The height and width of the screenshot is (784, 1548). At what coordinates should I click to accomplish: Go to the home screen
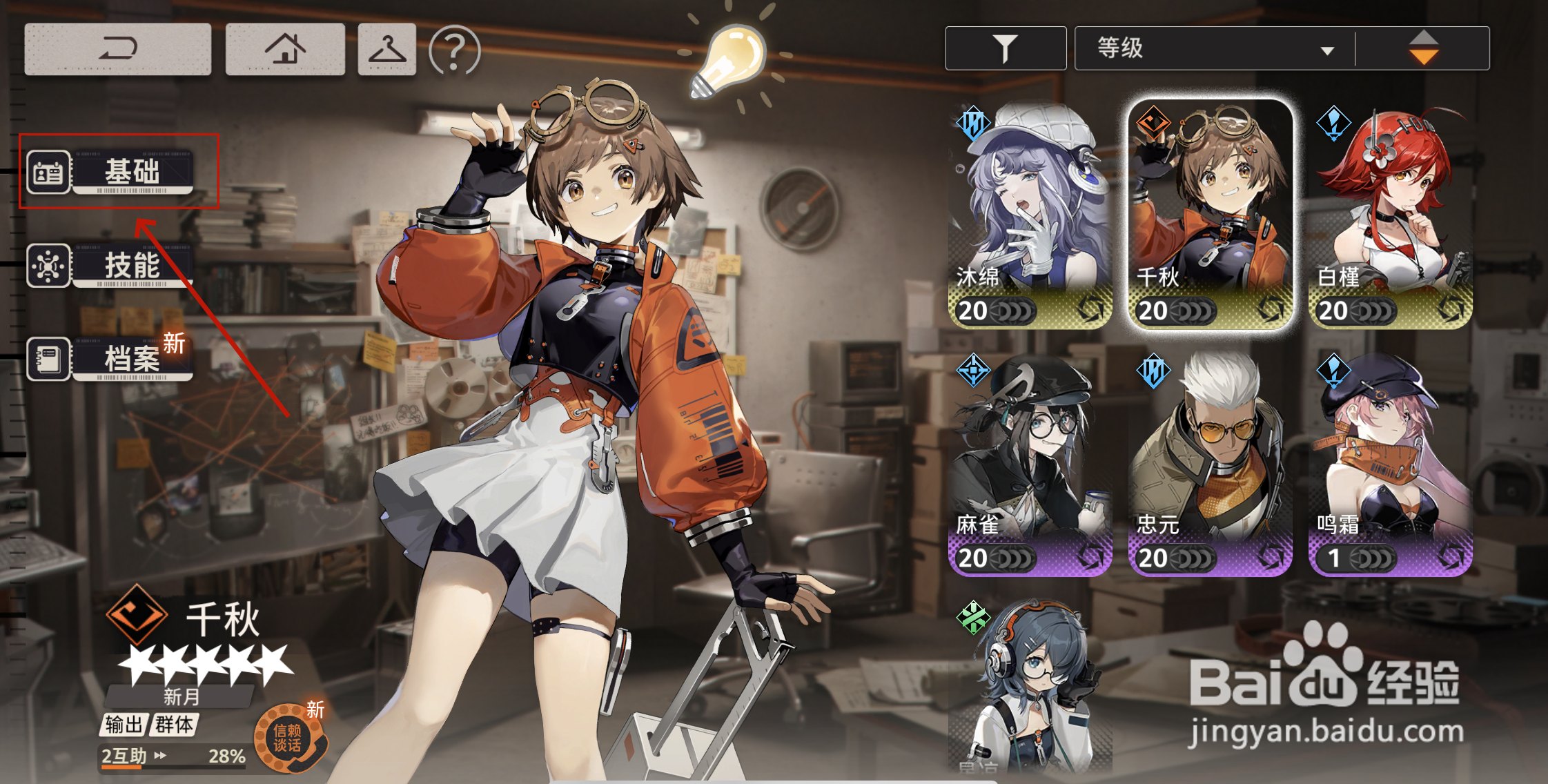pyautogui.click(x=285, y=49)
